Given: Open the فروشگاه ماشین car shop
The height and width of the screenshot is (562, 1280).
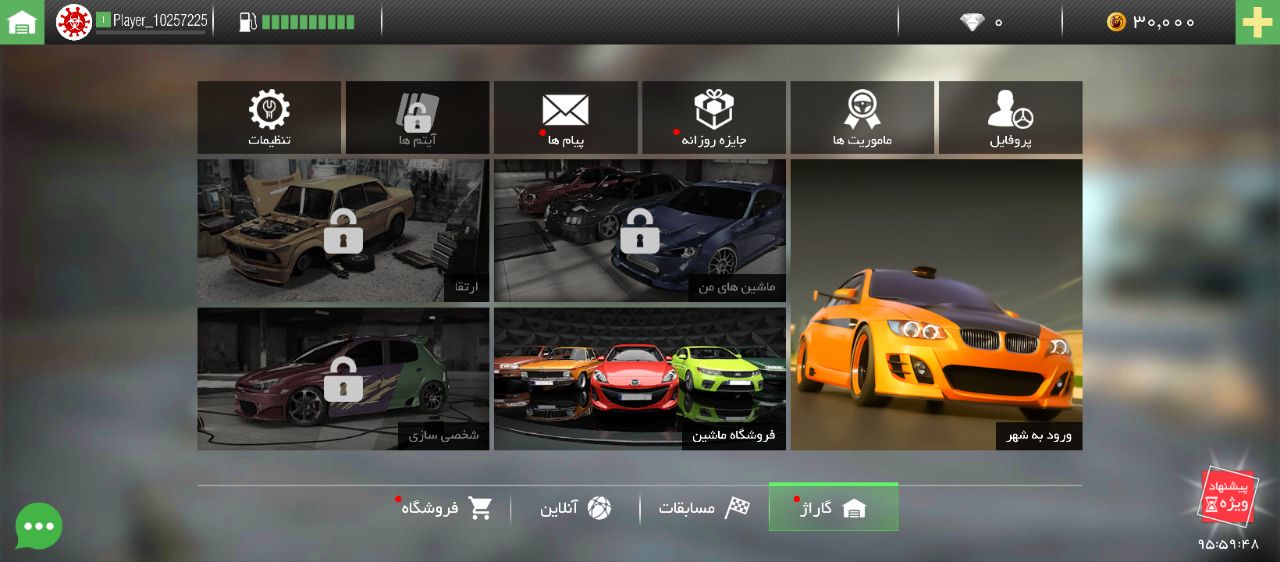Looking at the screenshot, I should coord(640,378).
